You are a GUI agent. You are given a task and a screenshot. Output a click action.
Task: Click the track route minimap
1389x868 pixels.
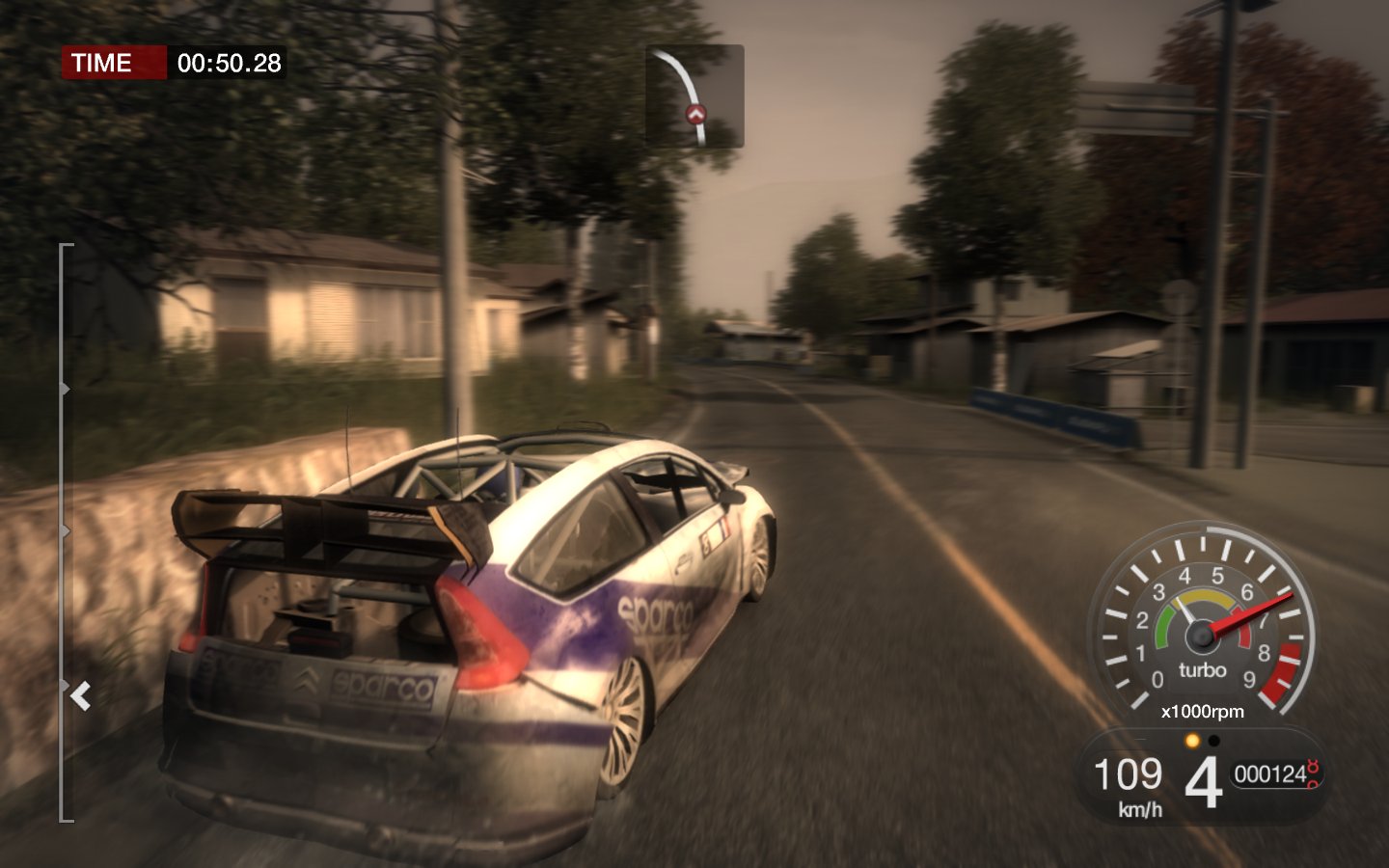coord(694,95)
